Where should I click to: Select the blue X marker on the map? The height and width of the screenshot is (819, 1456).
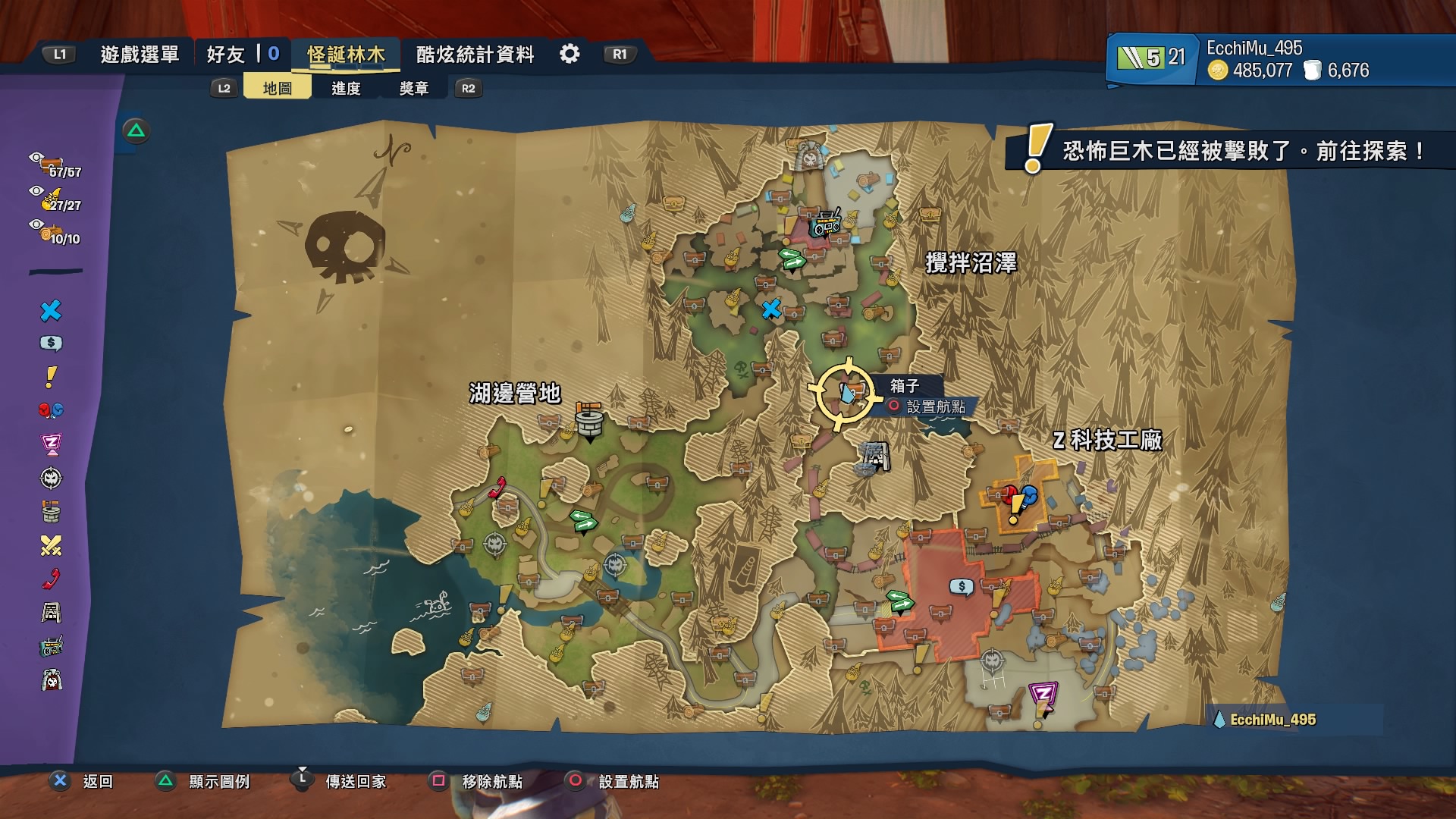click(x=771, y=309)
